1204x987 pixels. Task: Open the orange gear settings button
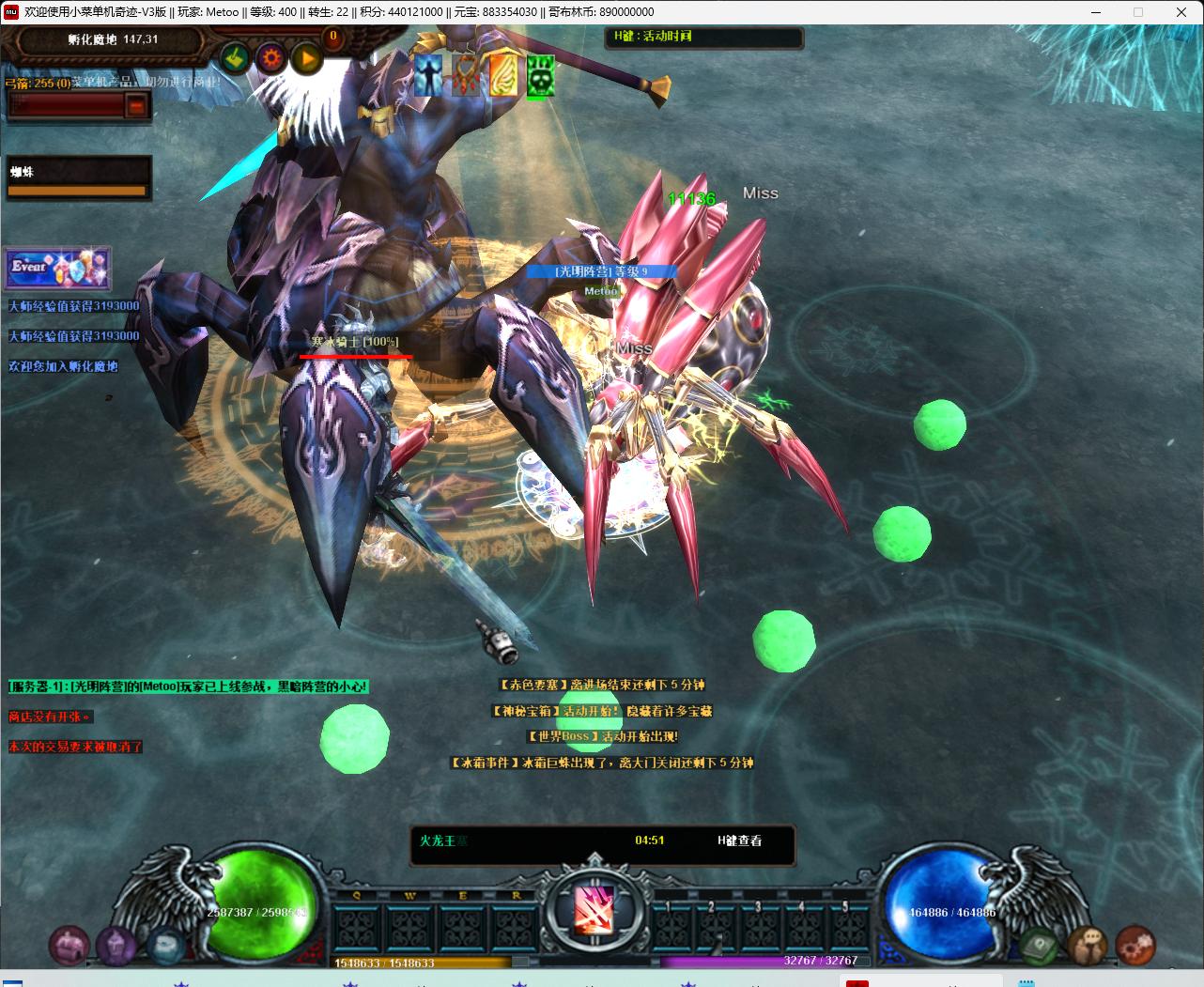[x=271, y=59]
